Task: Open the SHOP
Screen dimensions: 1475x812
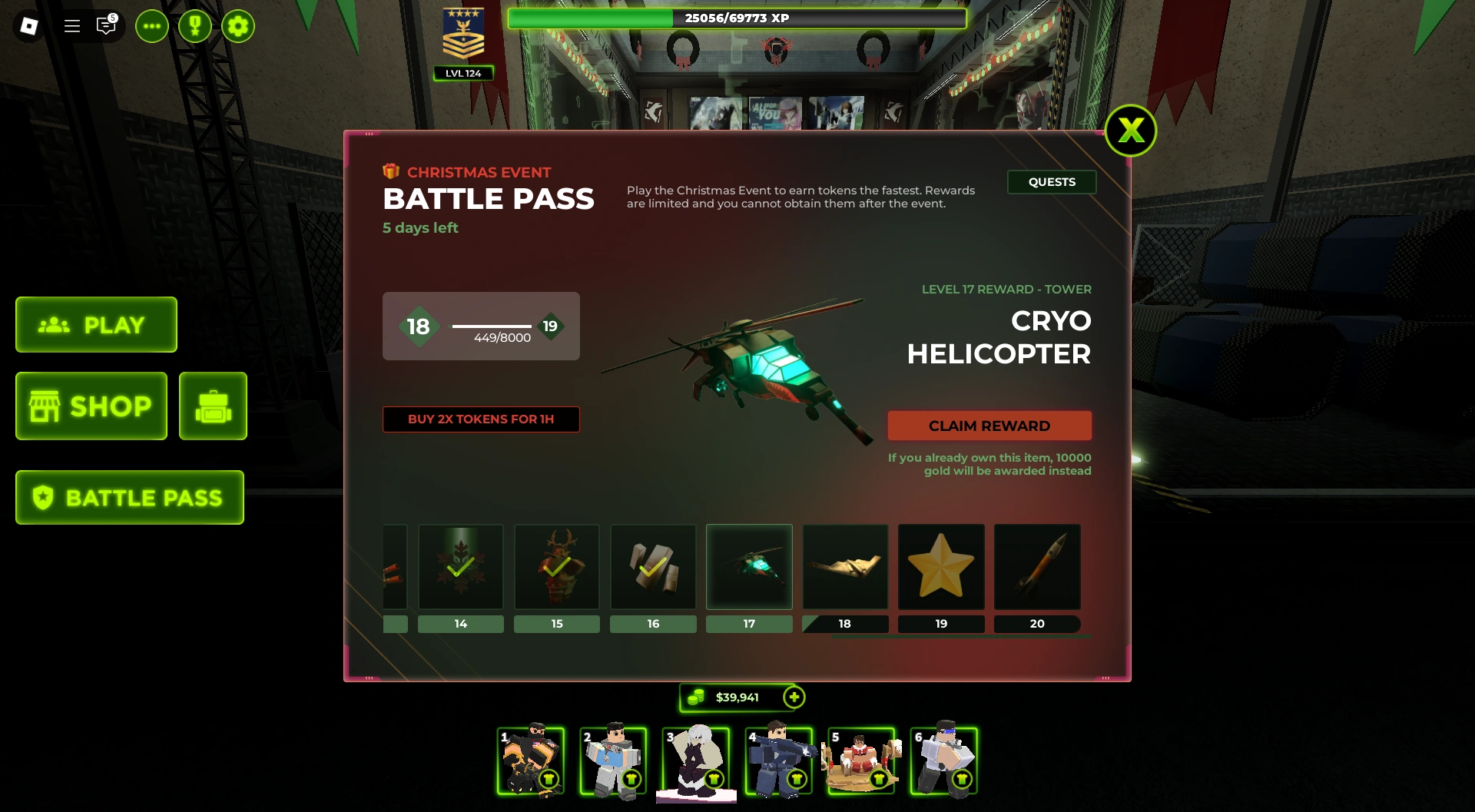Action: coord(91,406)
